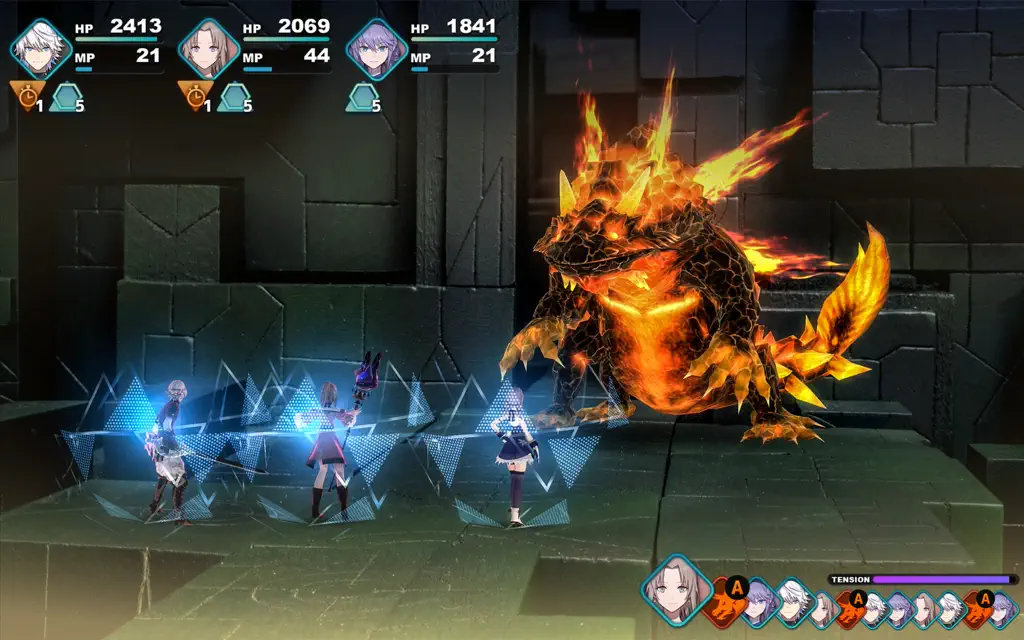This screenshot has width=1024, height=640.
Task: Select the white-haired hero's party portrait
Action: tap(41, 47)
